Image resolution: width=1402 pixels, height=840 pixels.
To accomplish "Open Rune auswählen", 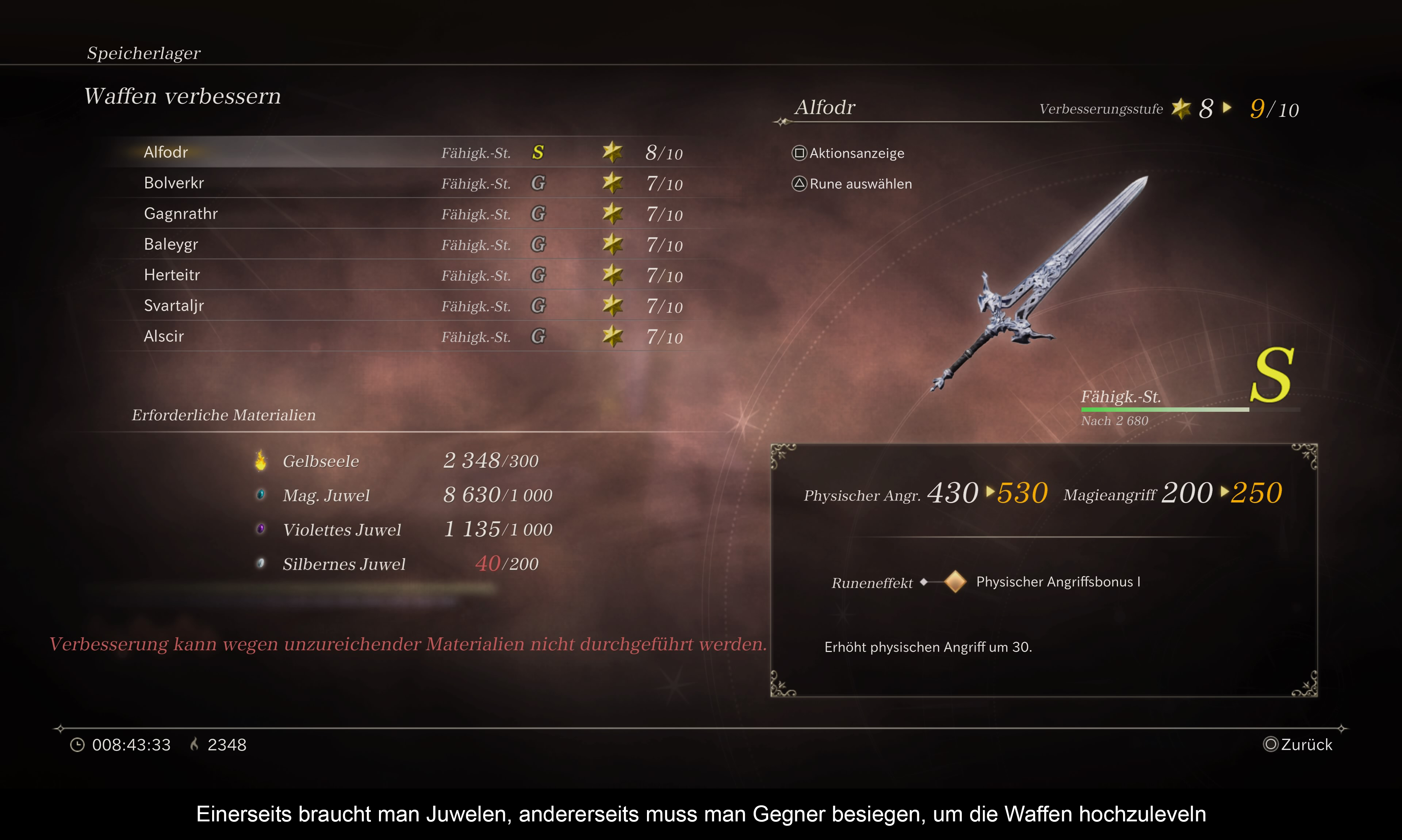I will (852, 184).
